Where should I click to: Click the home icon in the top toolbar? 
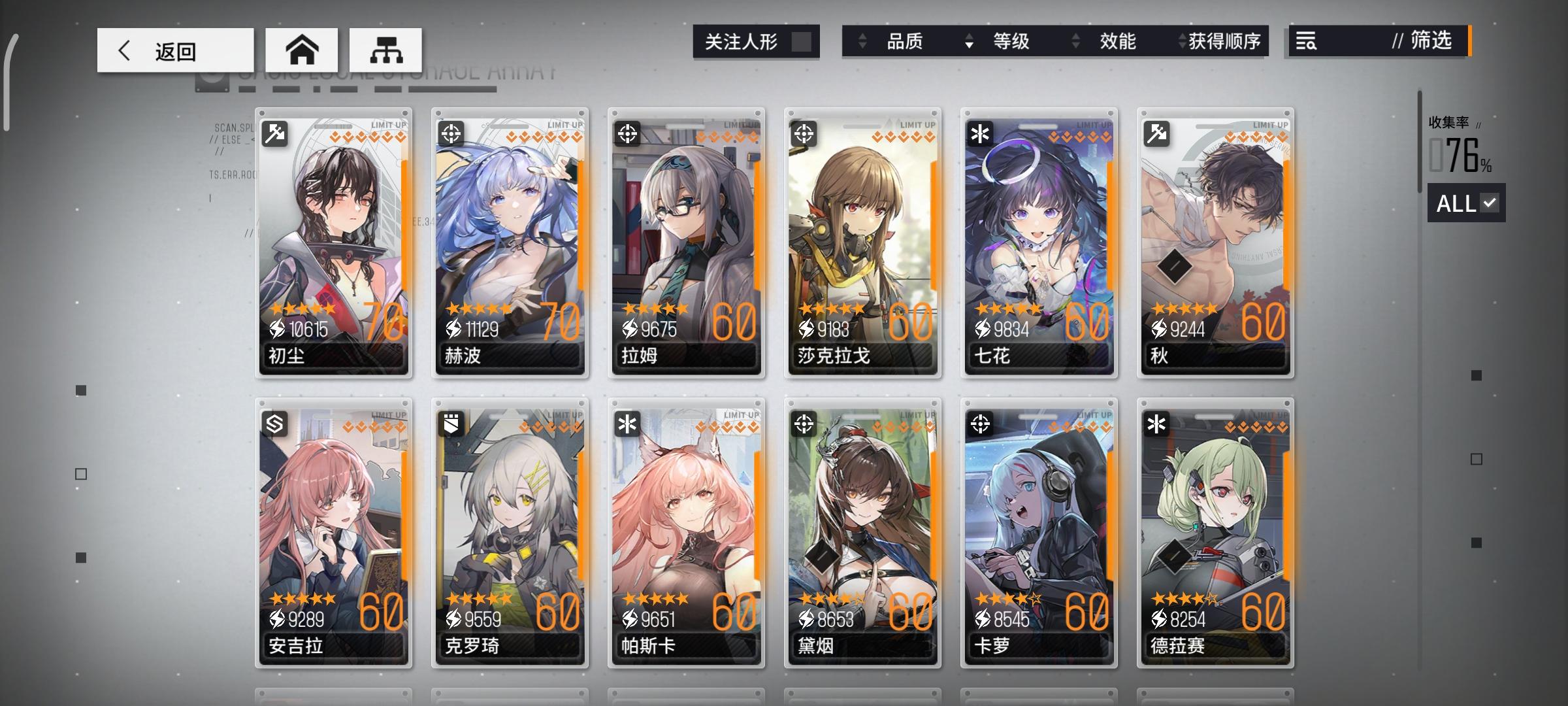[x=301, y=49]
